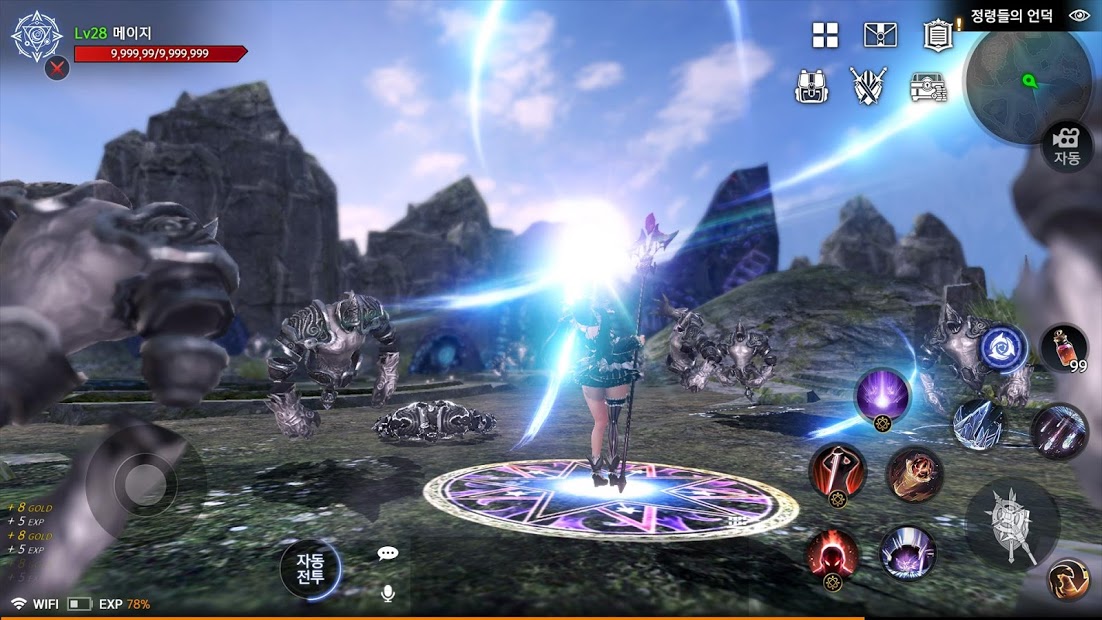Open the backpack inventory
This screenshot has width=1102, height=620.
coord(811,86)
